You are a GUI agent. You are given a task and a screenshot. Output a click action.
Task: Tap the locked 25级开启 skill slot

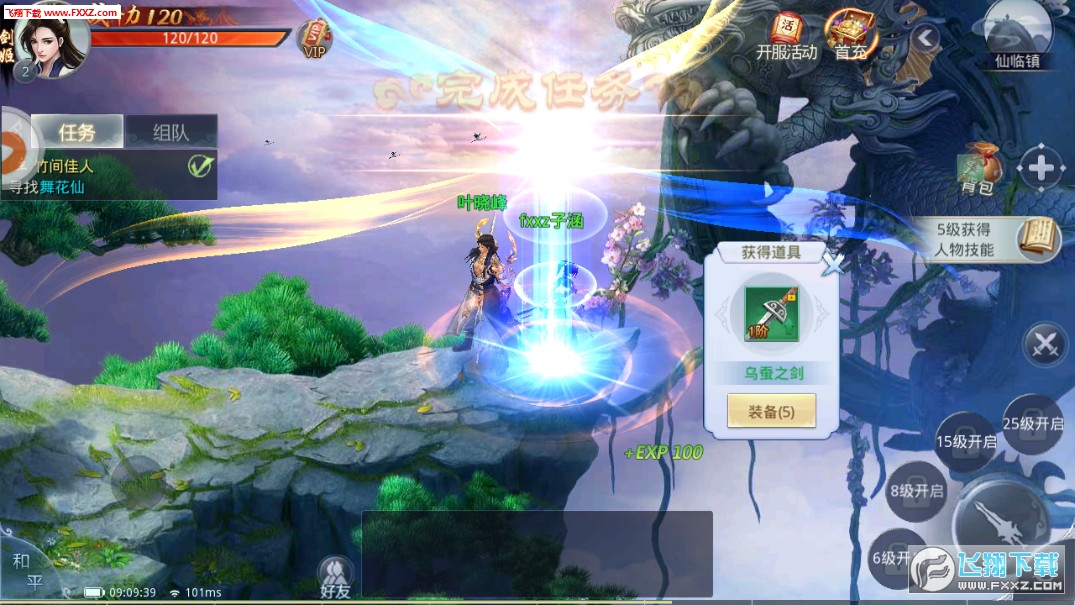[1033, 423]
